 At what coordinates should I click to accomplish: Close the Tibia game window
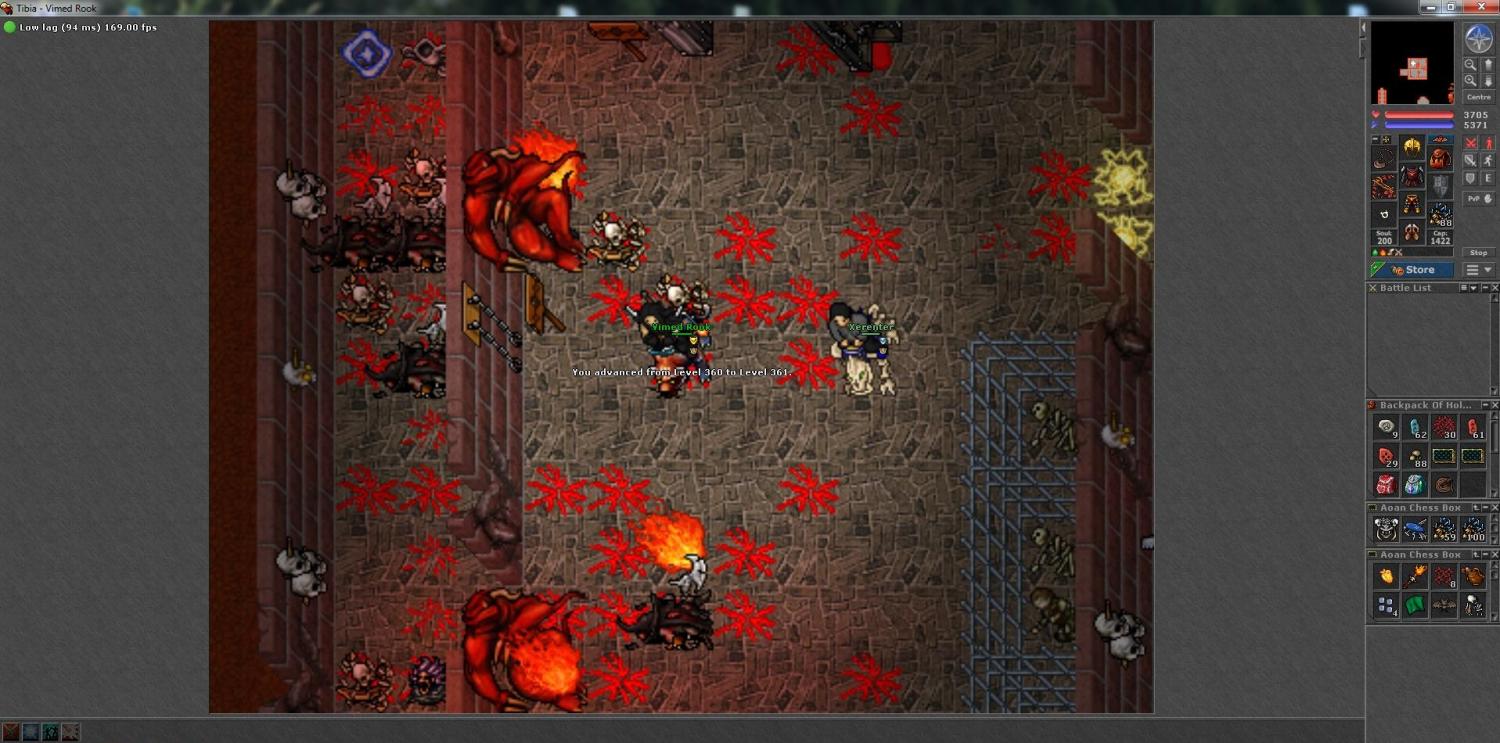click(x=1482, y=7)
